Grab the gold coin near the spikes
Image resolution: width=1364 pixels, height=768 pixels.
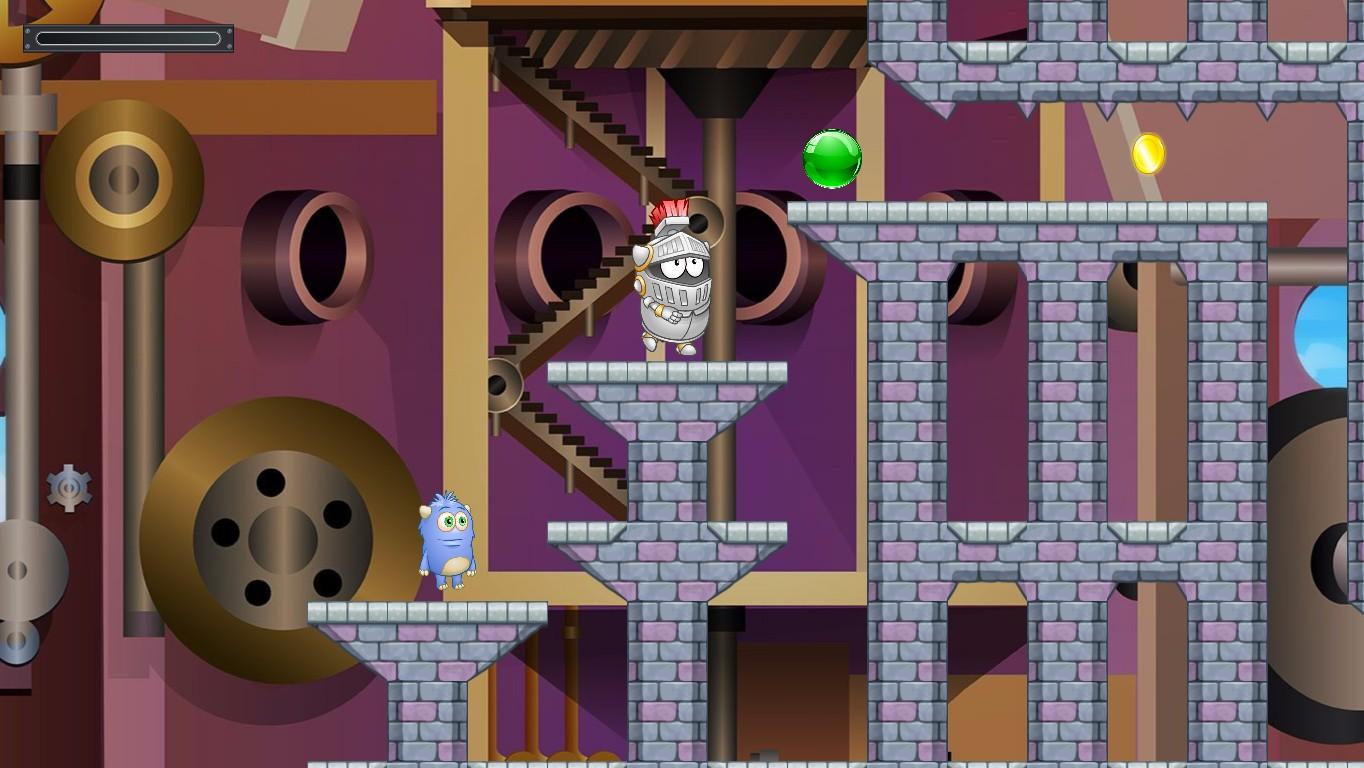tap(1146, 155)
